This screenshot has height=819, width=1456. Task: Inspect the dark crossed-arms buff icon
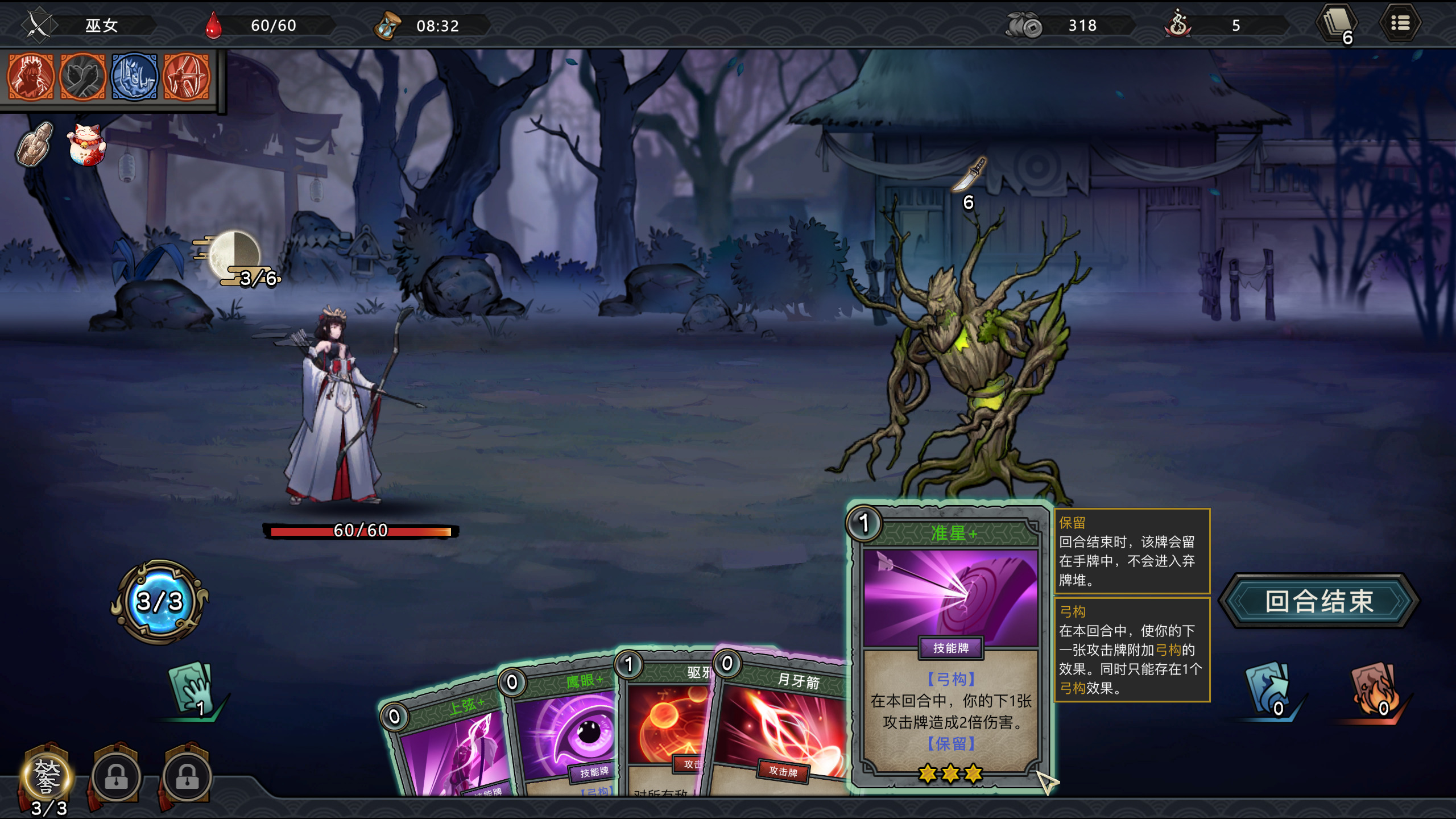click(x=82, y=77)
